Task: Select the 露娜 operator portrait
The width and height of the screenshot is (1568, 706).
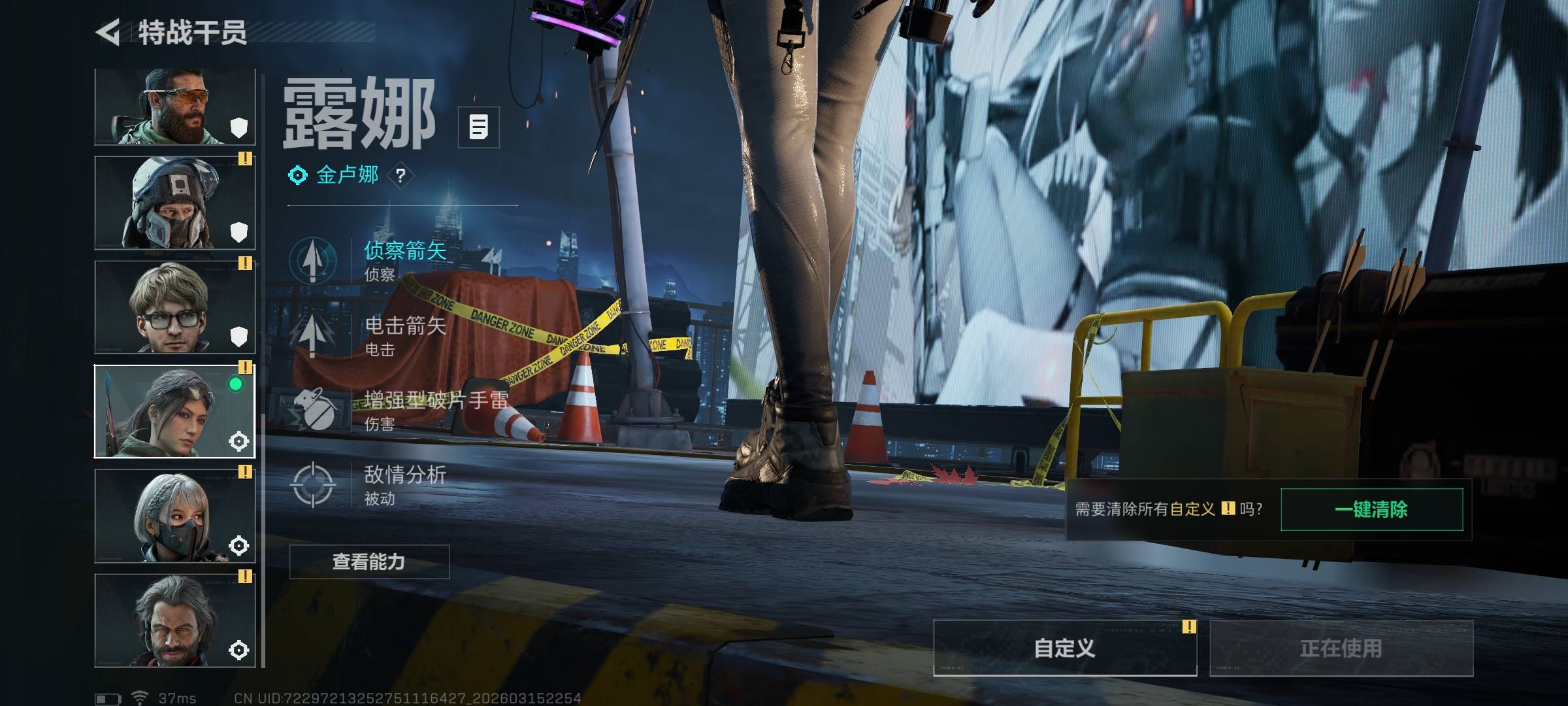Action: (174, 411)
